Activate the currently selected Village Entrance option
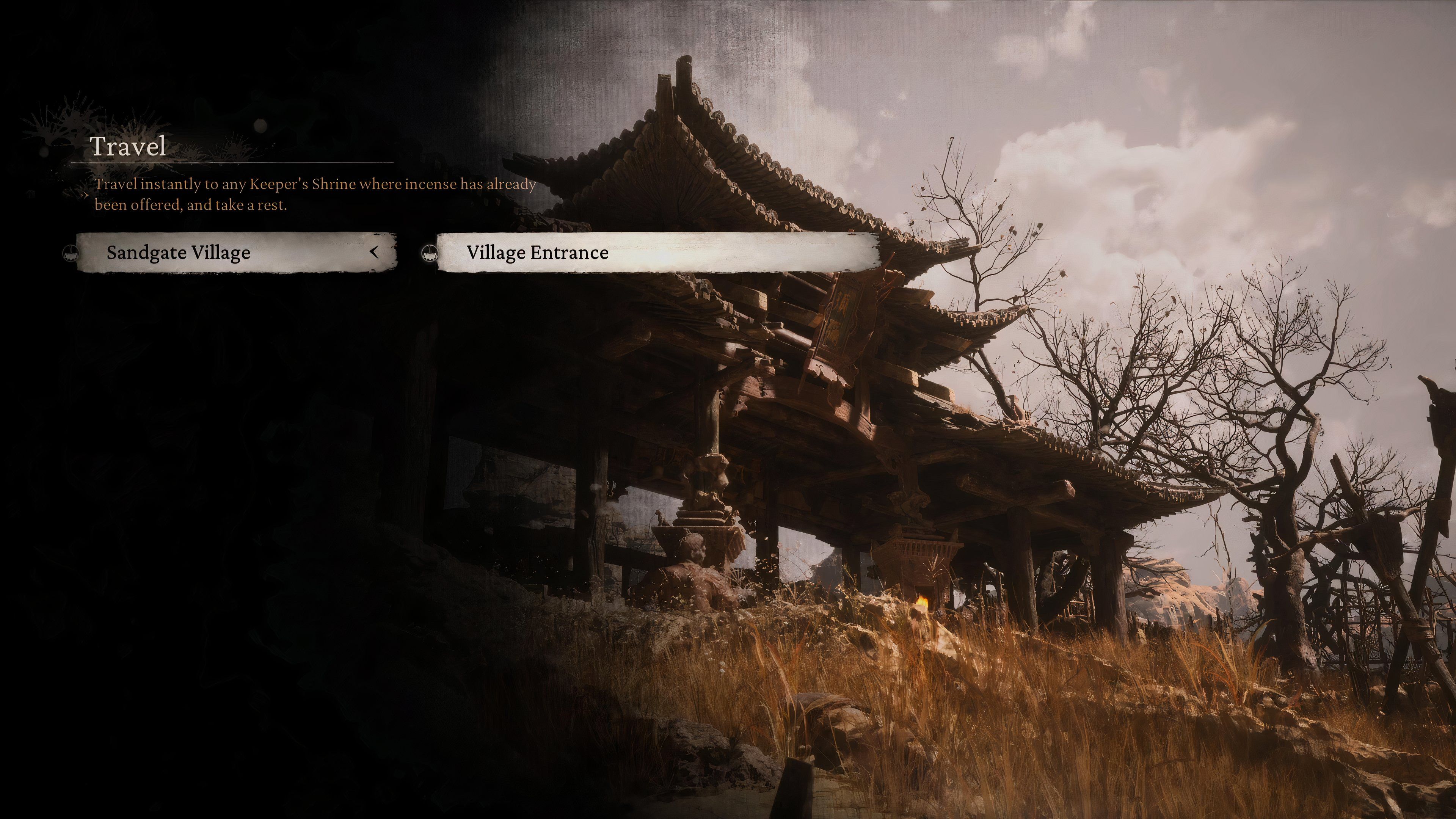 tap(656, 253)
